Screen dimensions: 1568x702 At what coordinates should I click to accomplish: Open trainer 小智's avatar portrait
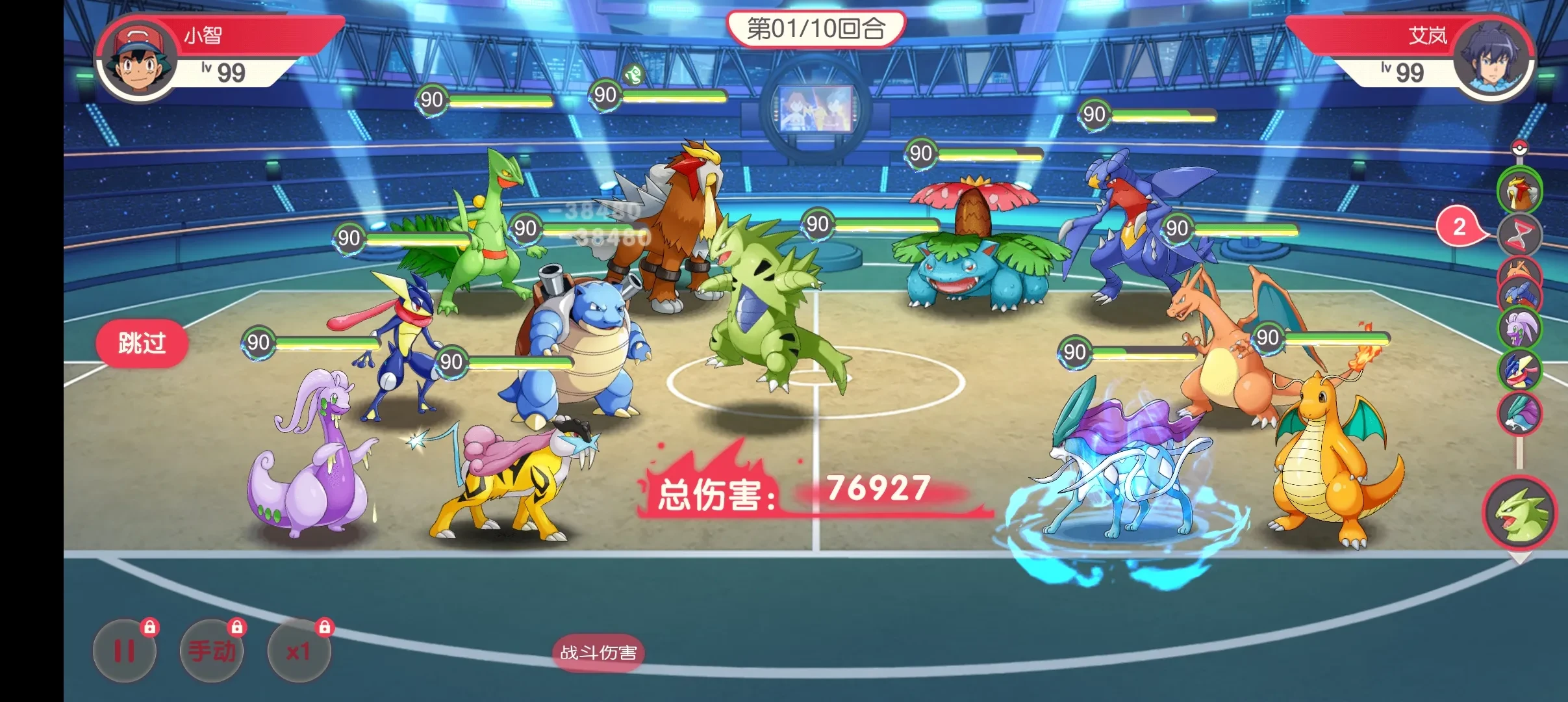(137, 60)
